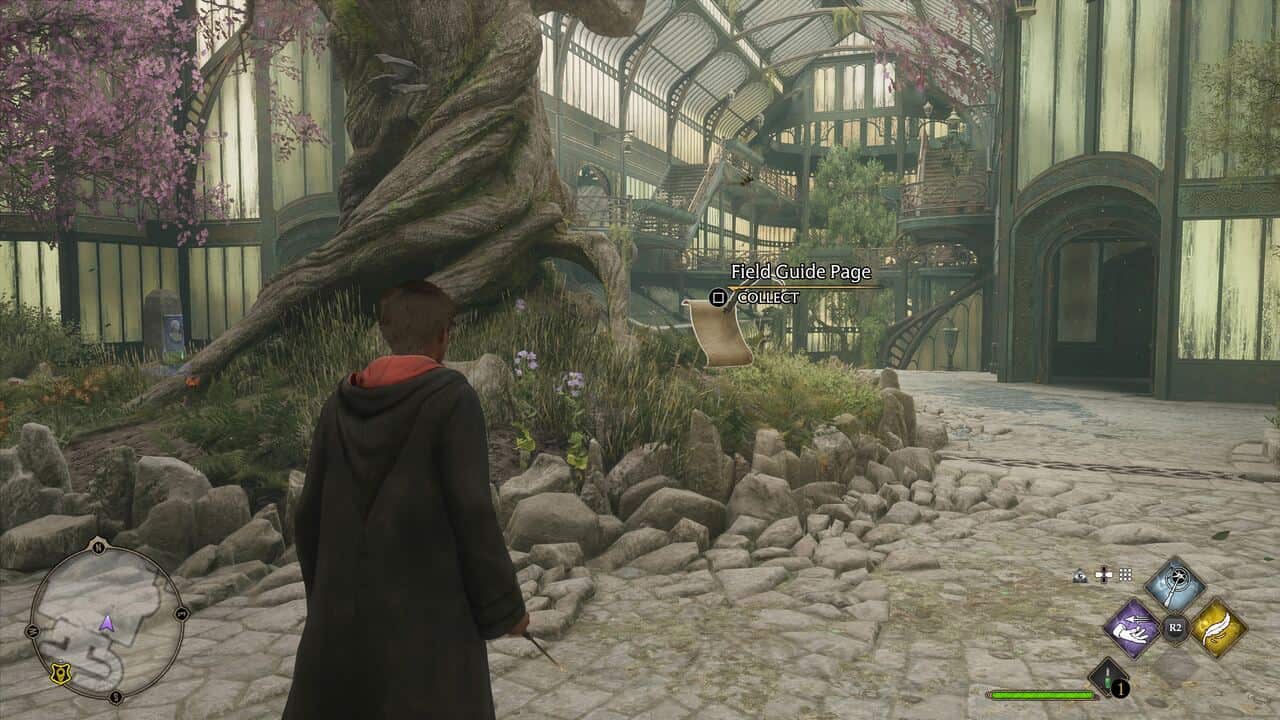
Task: Cast the purple Accio hand spell
Action: coord(1131,628)
